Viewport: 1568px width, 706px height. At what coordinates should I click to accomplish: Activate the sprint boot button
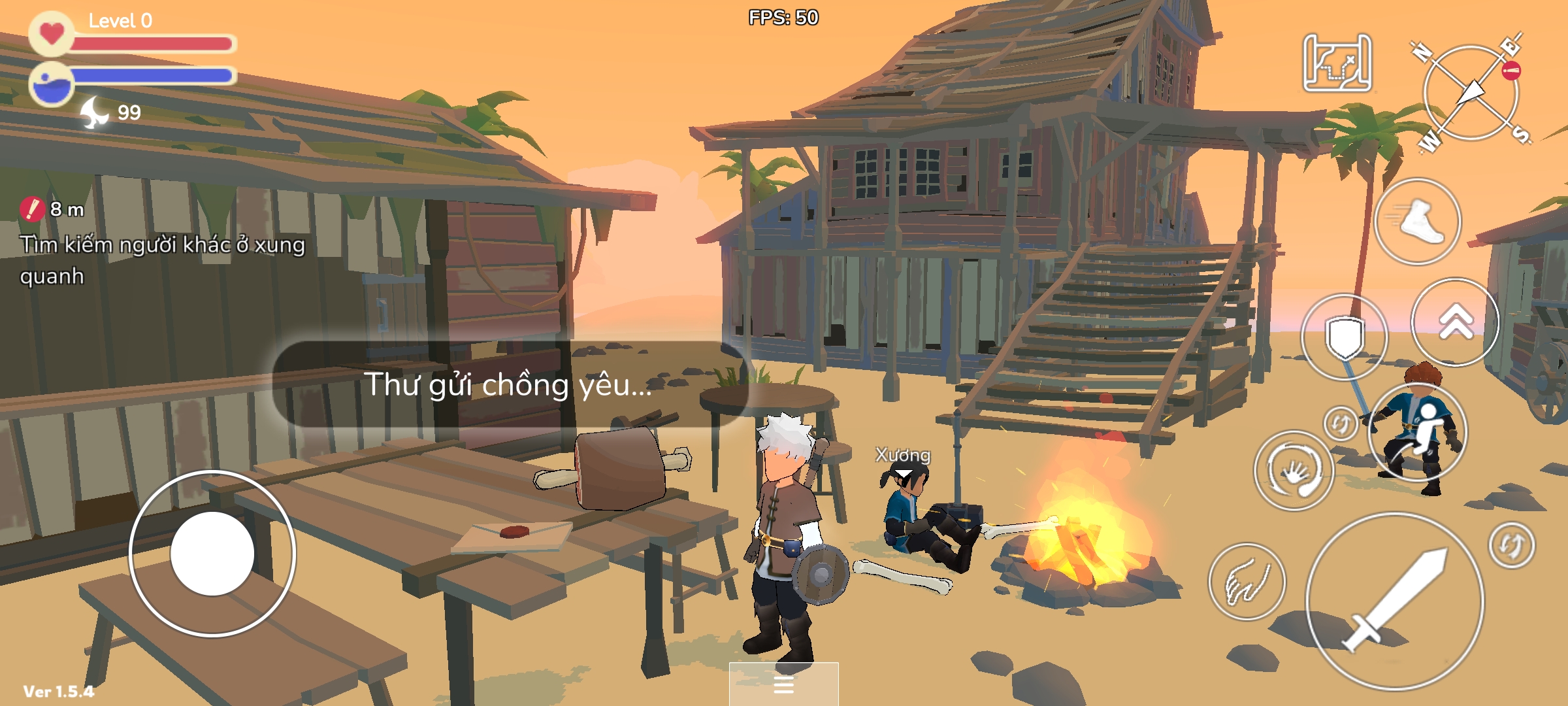click(x=1417, y=222)
